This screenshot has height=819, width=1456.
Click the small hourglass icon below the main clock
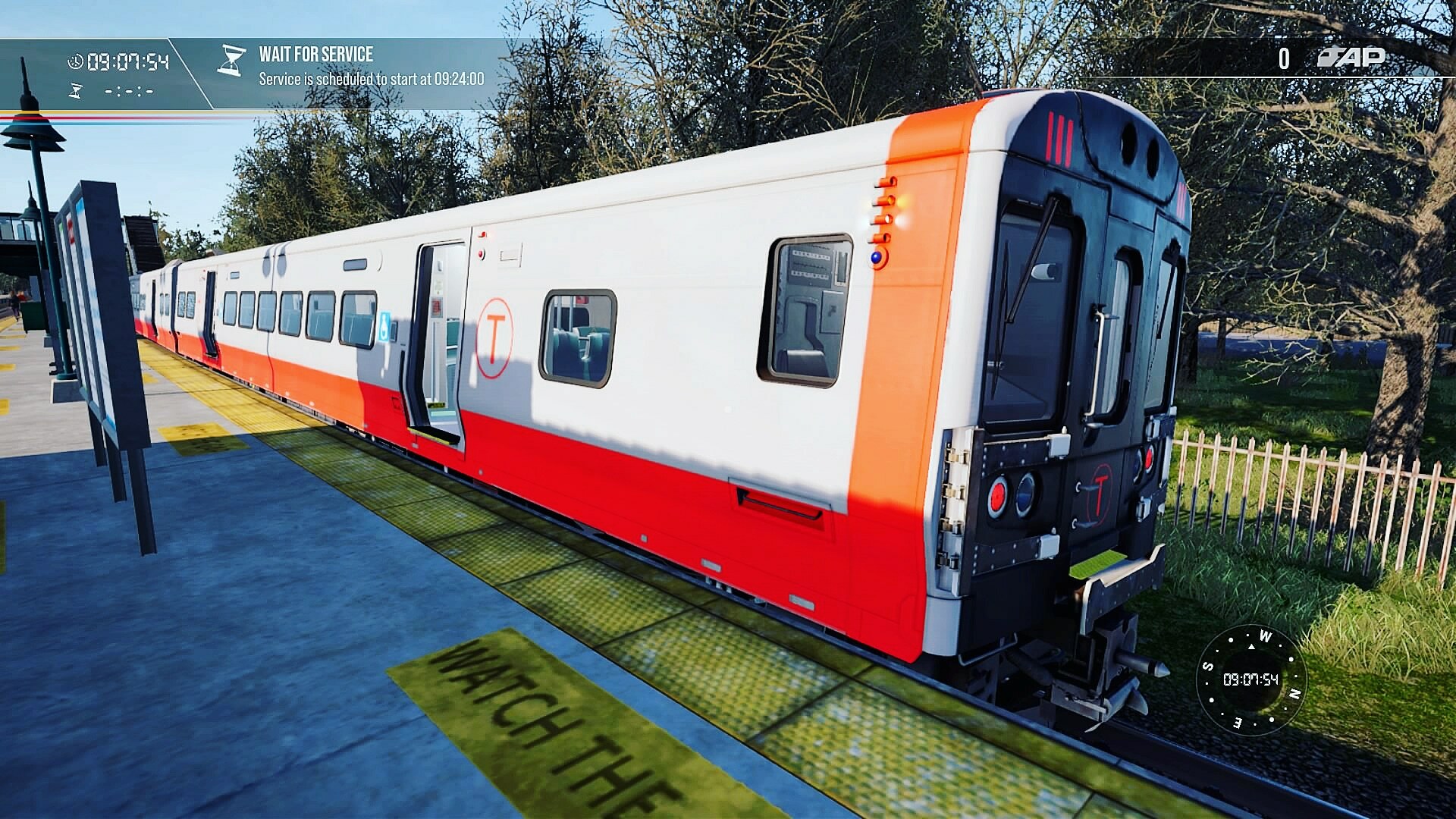point(74,91)
